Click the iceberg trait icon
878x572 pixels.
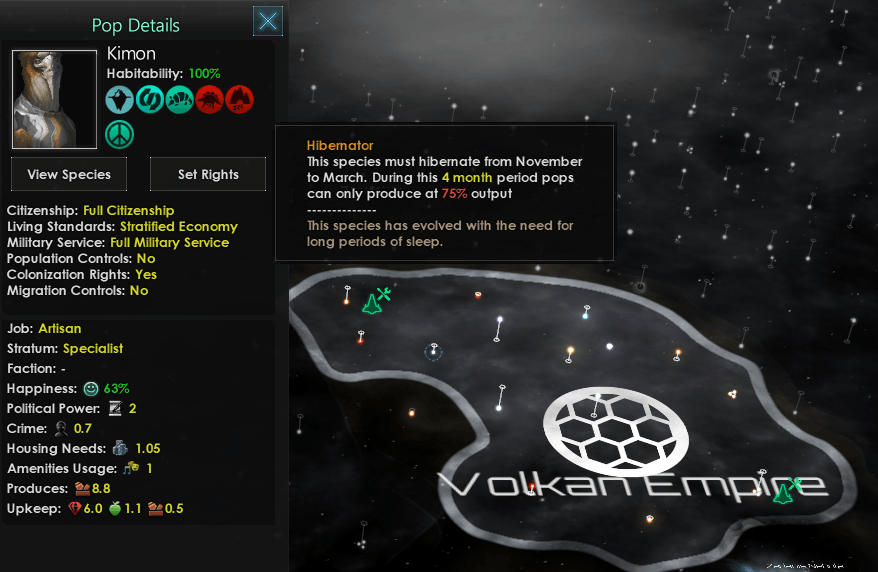(121, 99)
